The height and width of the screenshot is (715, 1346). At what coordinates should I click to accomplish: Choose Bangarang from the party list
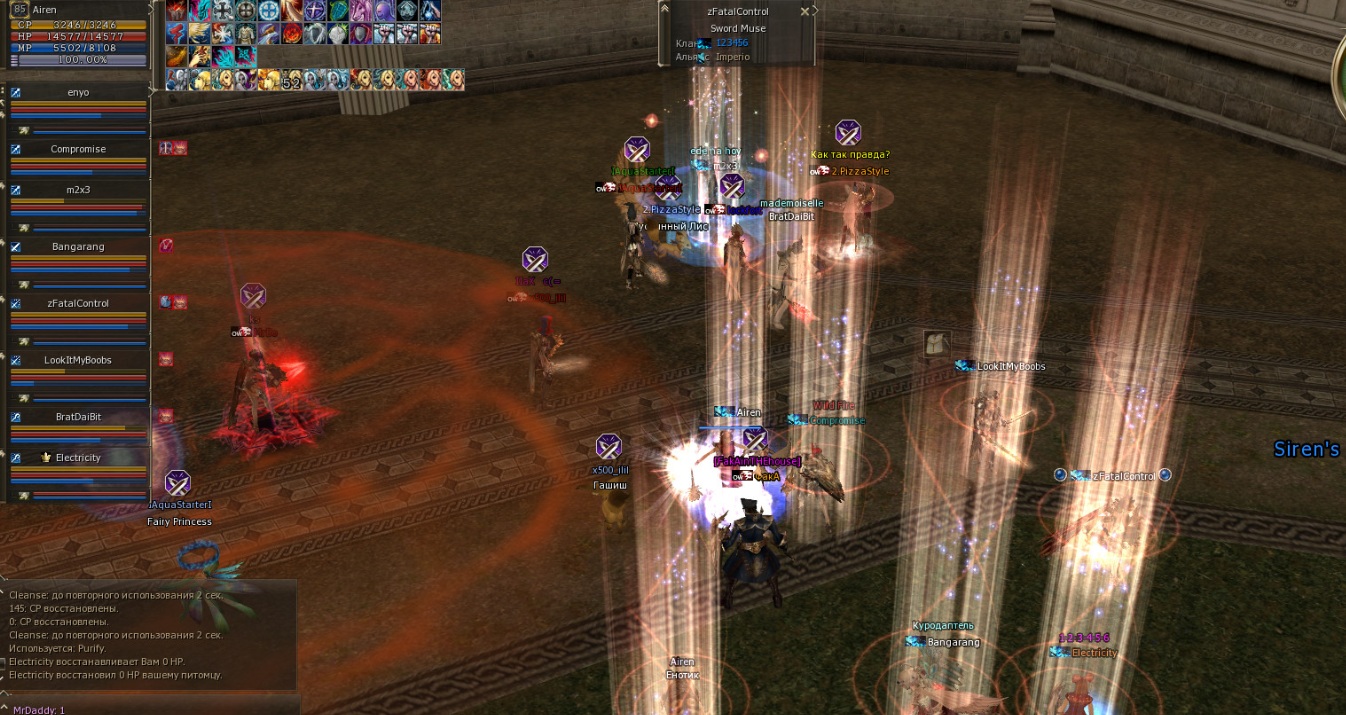pyautogui.click(x=78, y=246)
